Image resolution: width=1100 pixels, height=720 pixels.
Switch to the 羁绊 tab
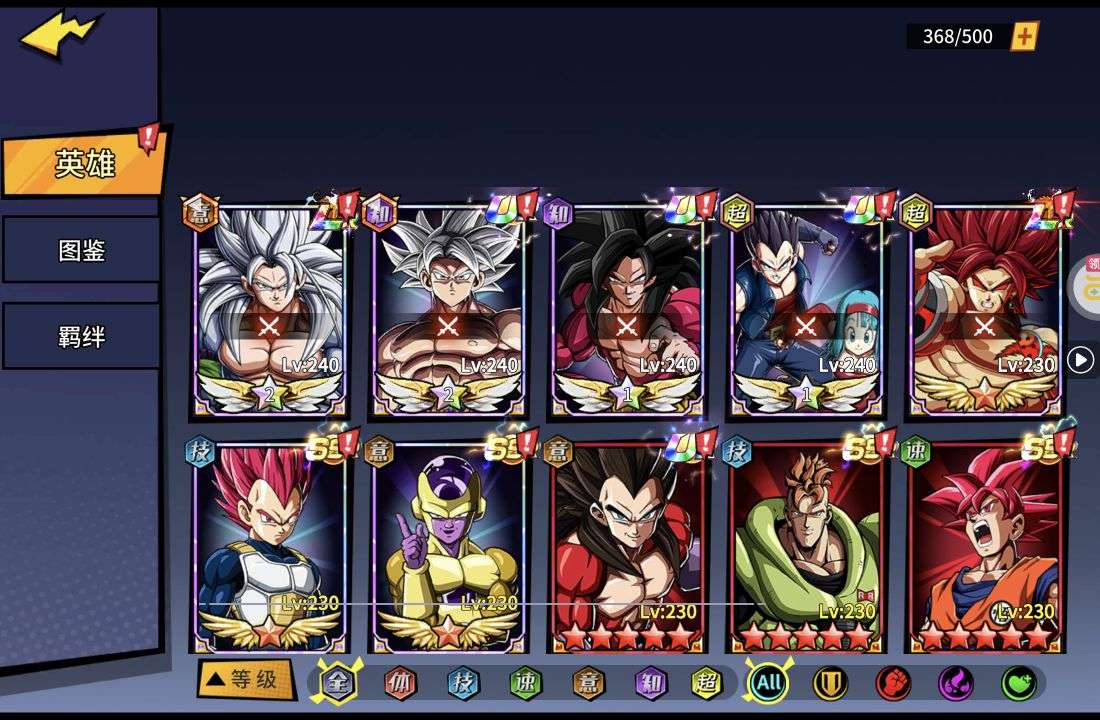click(x=81, y=336)
